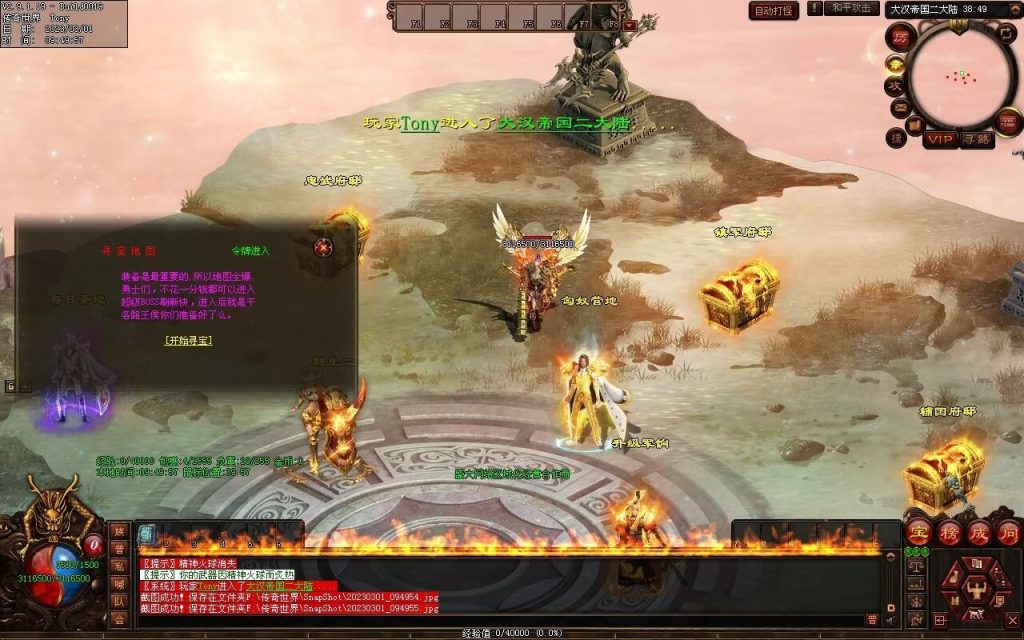Activate the 寻路 pathfinding button

click(x=976, y=139)
